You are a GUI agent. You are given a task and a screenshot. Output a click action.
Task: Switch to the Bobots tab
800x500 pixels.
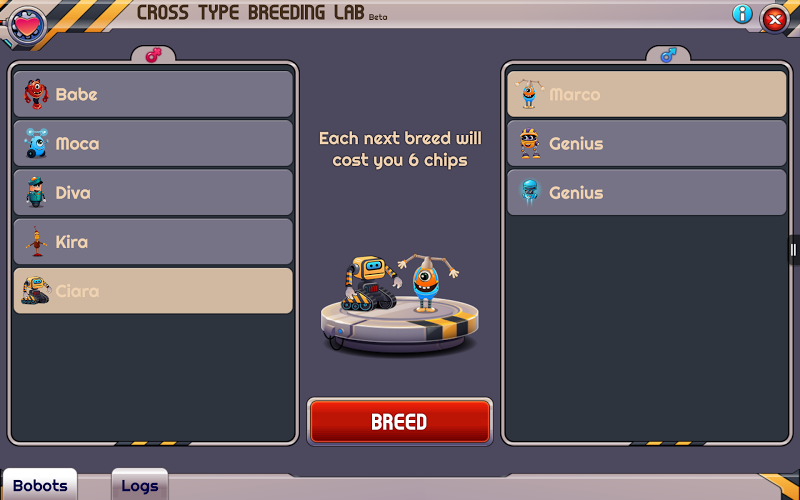tap(40, 486)
